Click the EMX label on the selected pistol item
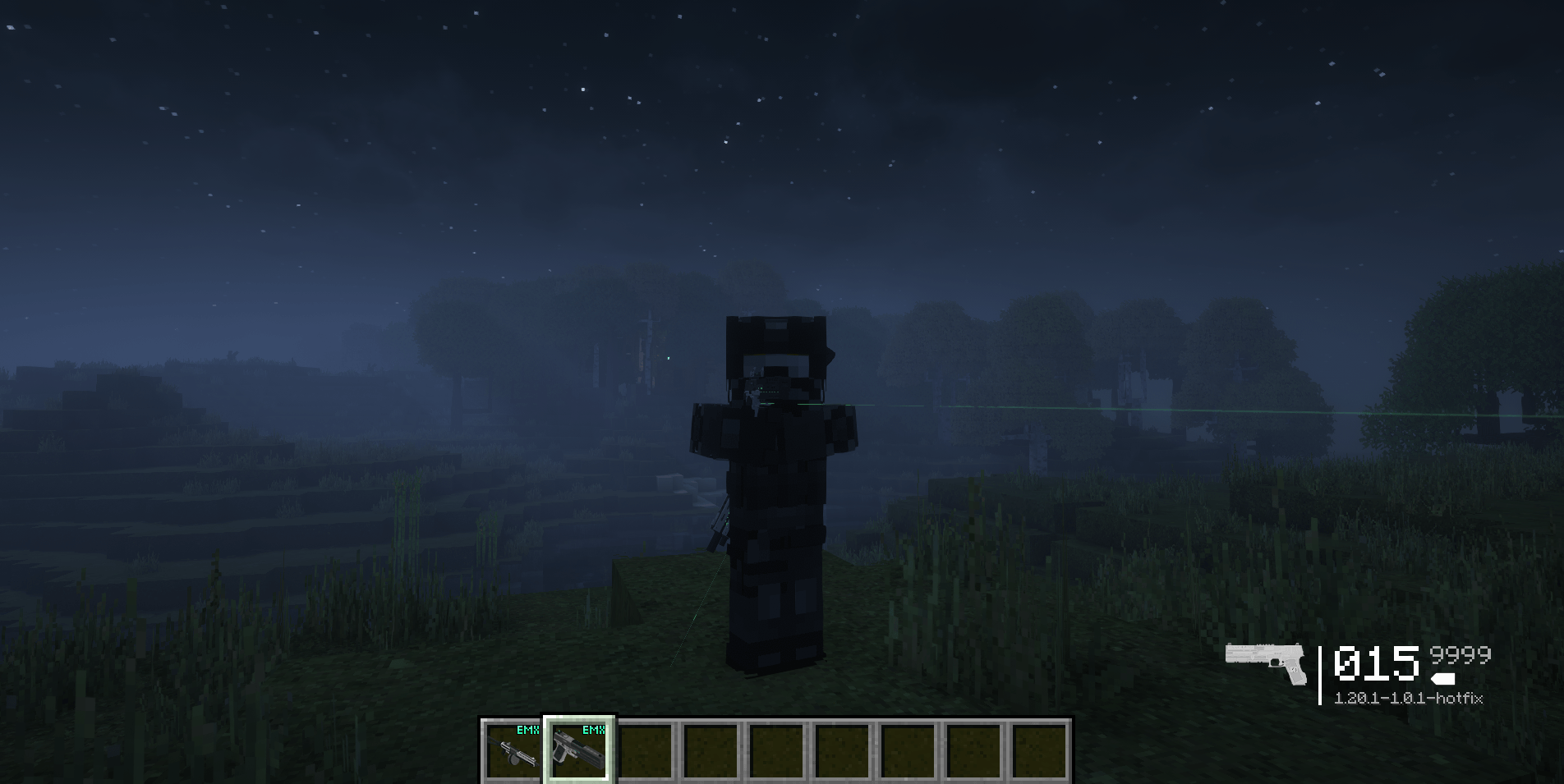 click(593, 727)
